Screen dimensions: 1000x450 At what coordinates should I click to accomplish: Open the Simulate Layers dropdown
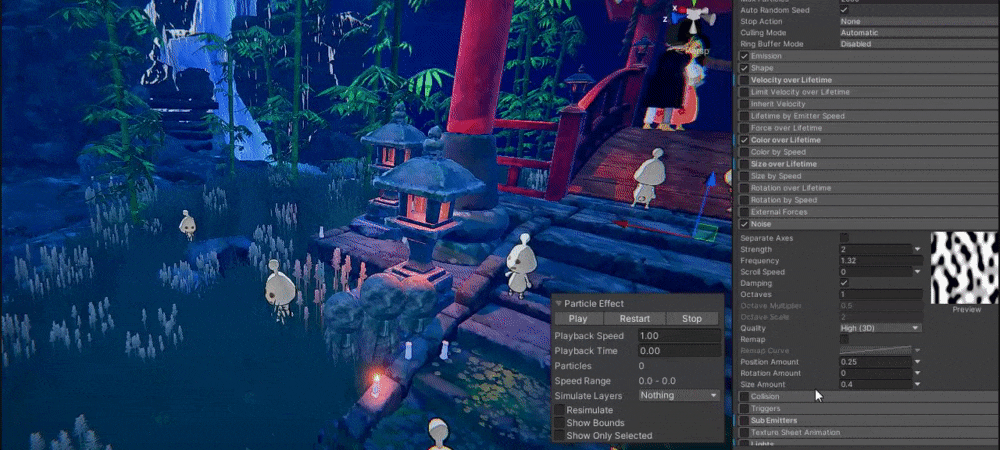(679, 395)
